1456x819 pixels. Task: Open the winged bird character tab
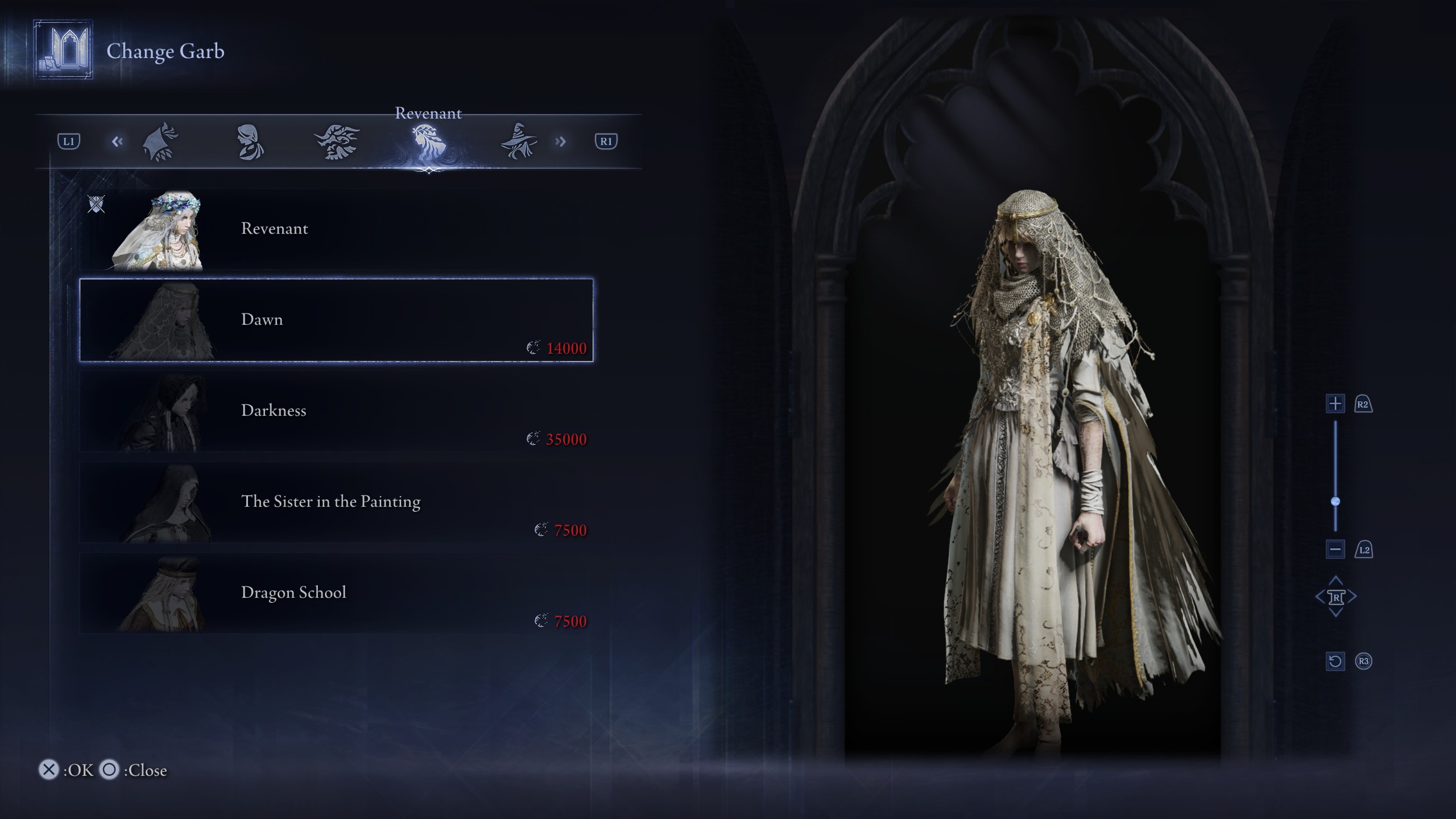click(337, 142)
